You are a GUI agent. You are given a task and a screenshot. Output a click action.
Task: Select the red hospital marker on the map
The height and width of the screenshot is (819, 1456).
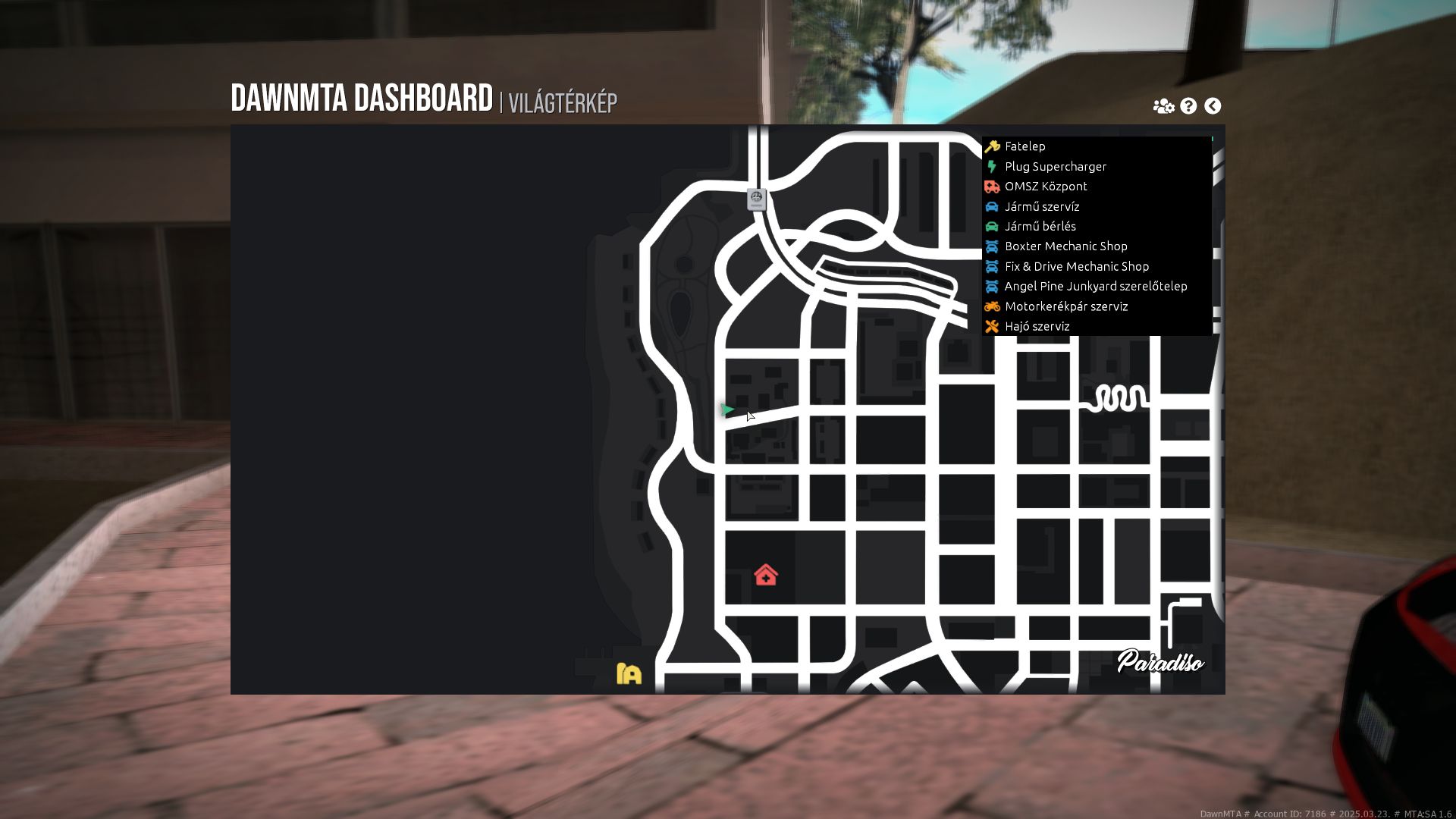[x=766, y=576]
